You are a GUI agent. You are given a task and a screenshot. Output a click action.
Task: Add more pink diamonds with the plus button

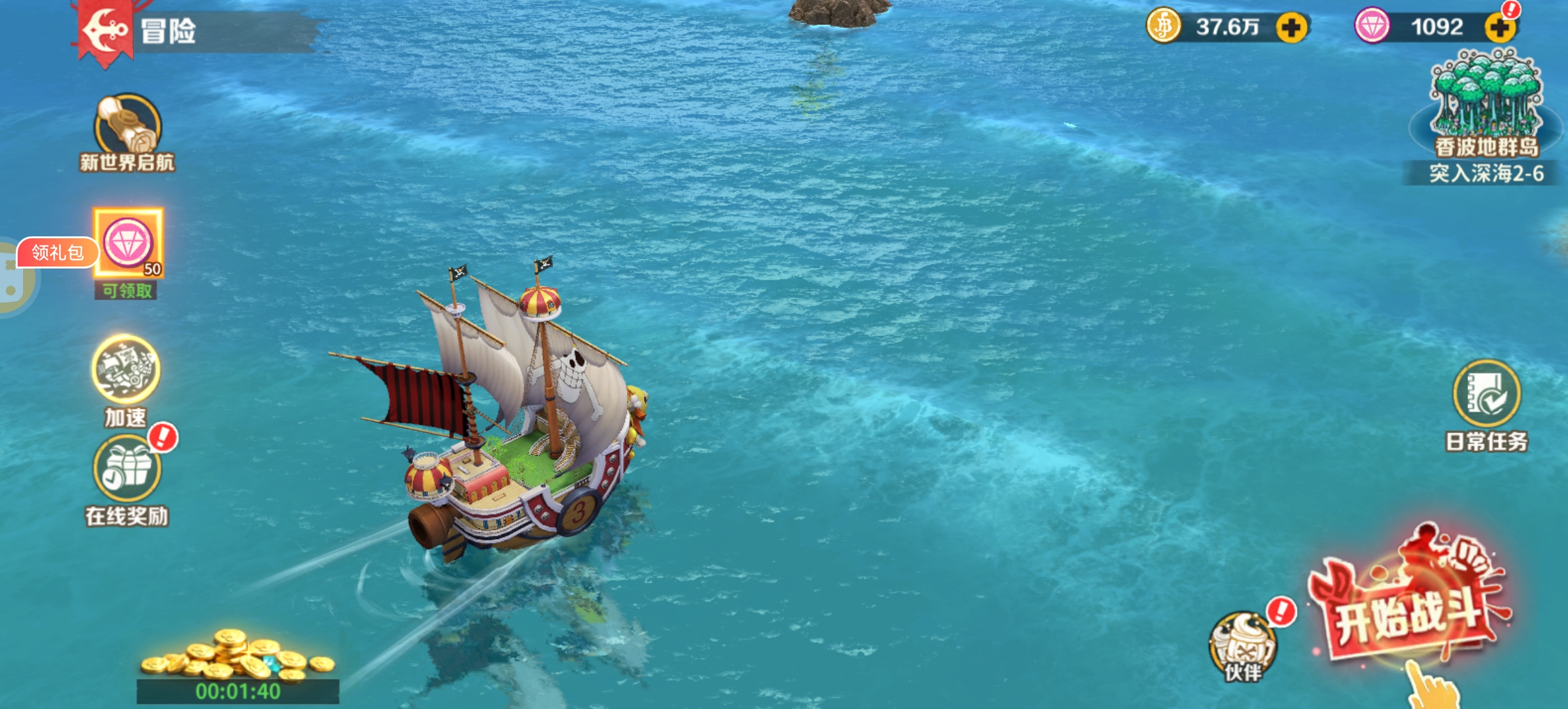tap(1500, 28)
